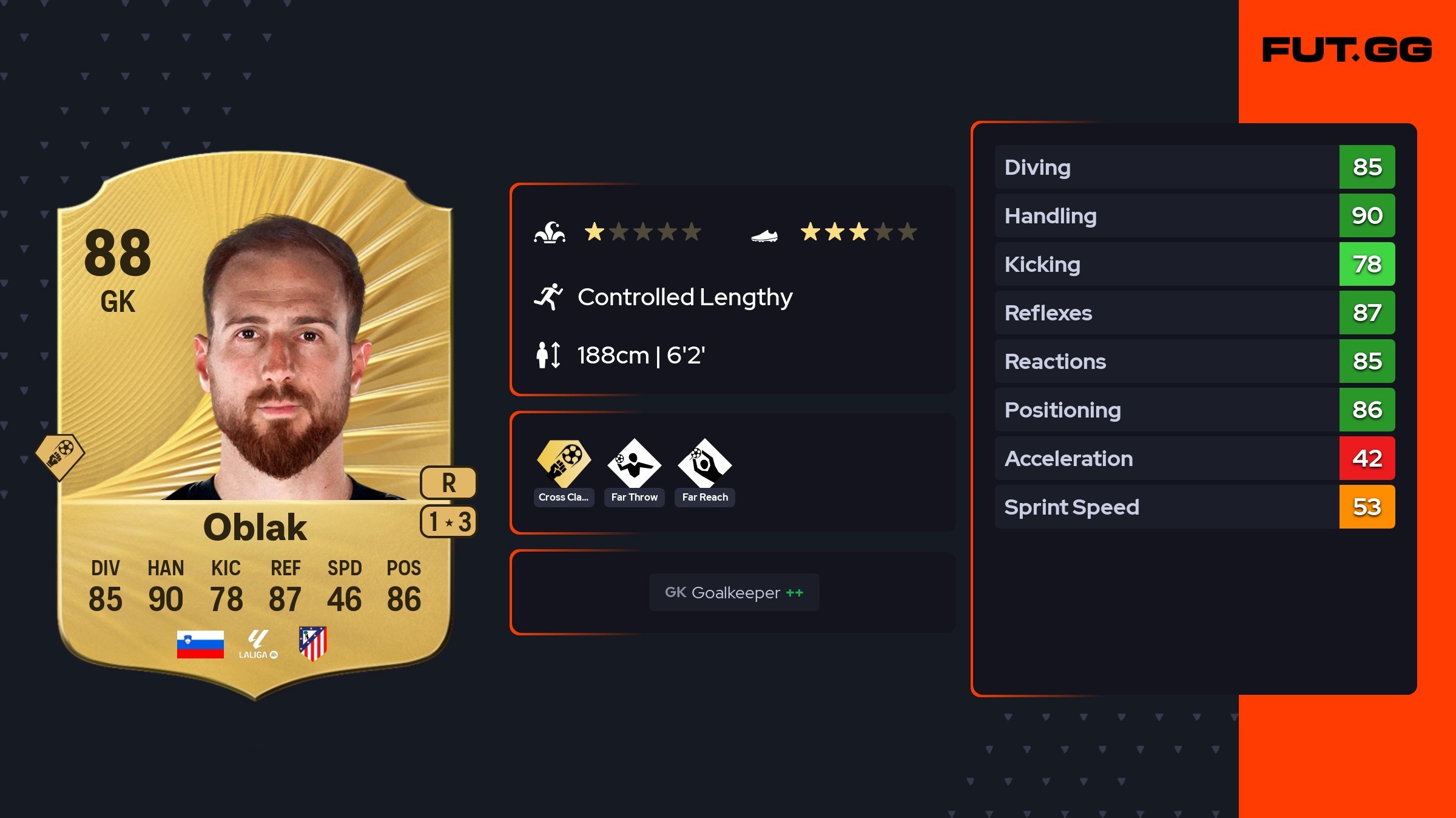Click the skill moves jester icon

(x=551, y=231)
